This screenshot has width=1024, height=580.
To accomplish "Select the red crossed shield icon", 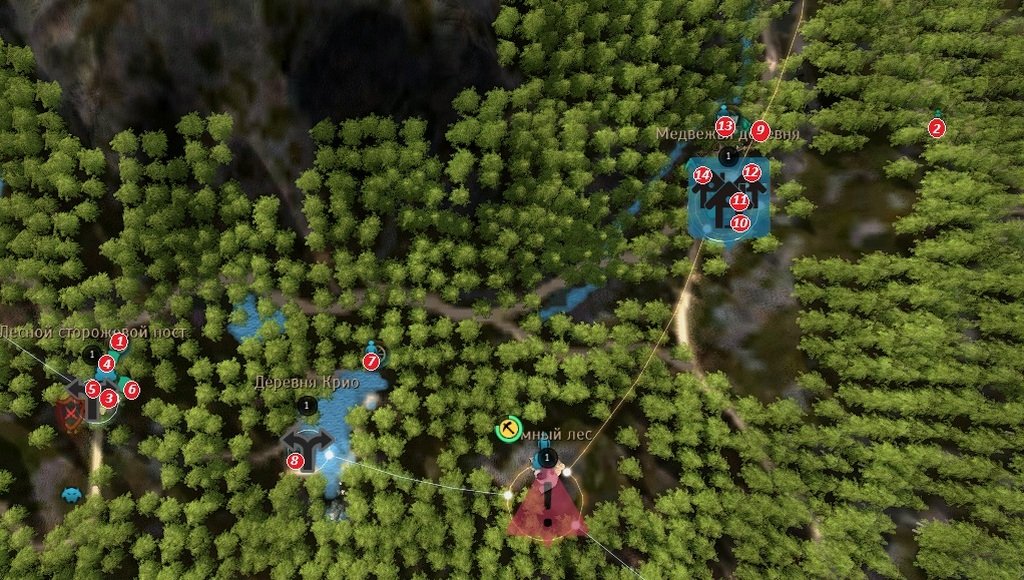I will 70,413.
